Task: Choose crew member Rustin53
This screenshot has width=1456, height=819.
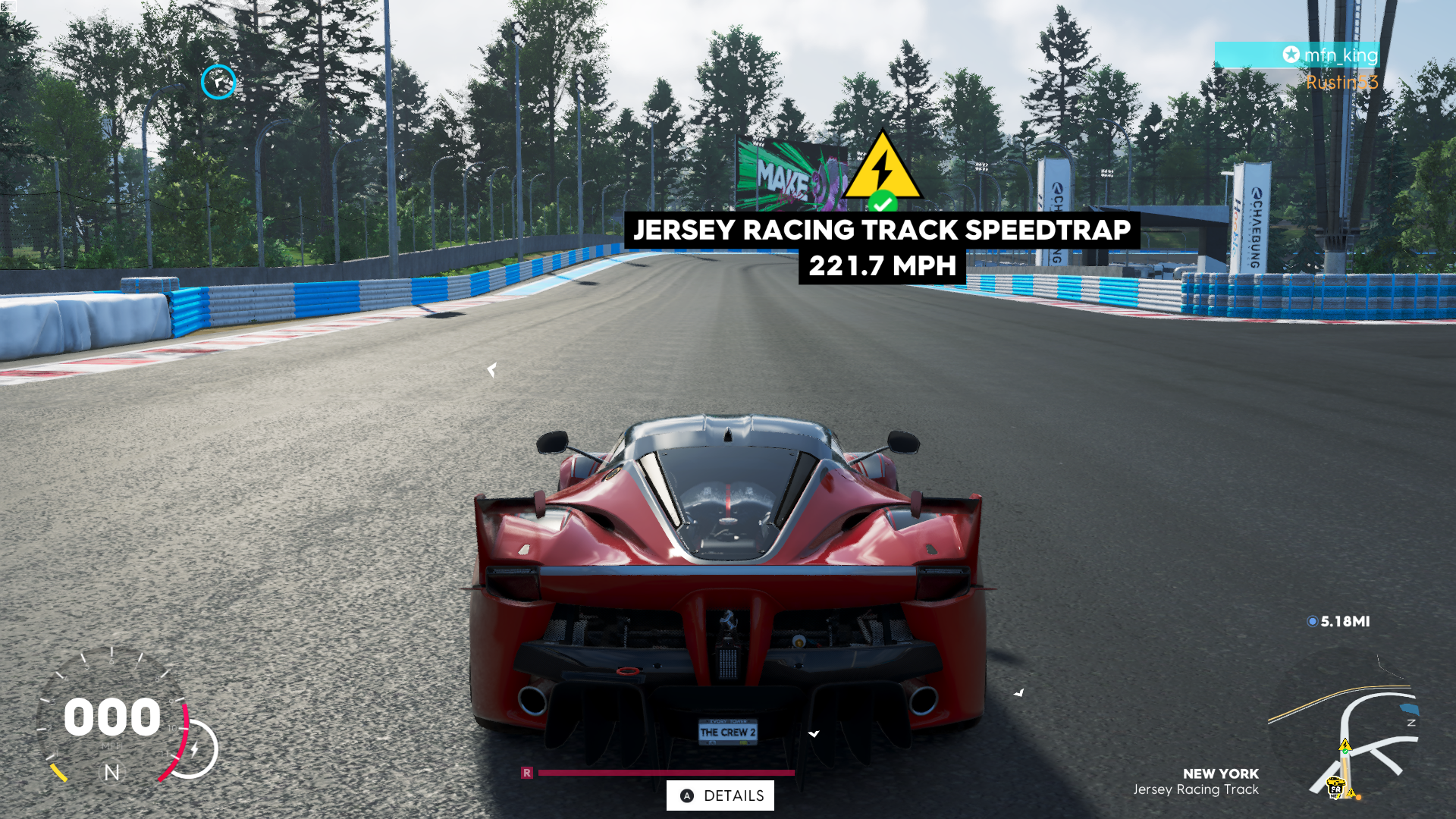Action: click(1341, 82)
